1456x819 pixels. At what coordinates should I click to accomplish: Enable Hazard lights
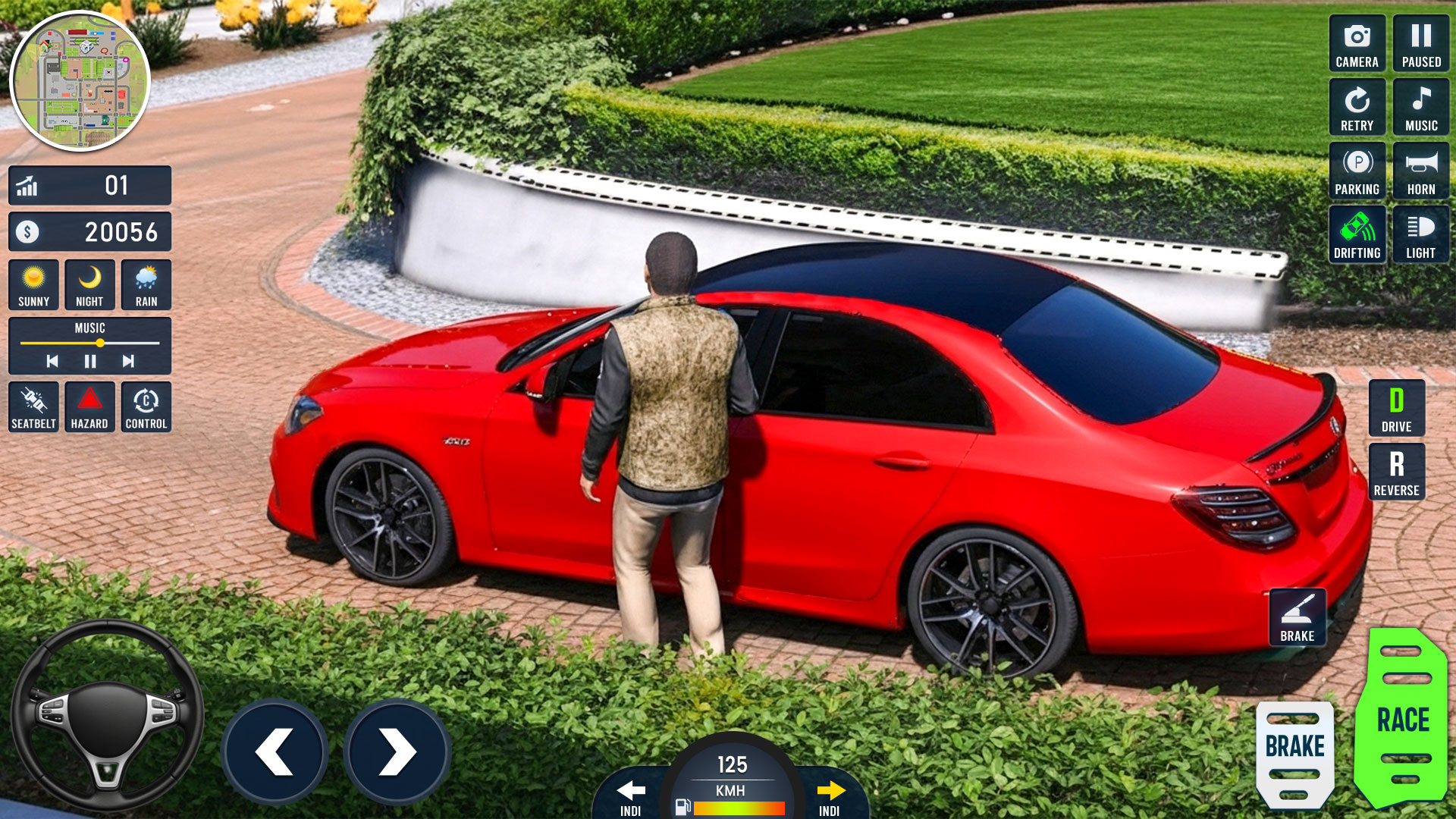pos(89,407)
